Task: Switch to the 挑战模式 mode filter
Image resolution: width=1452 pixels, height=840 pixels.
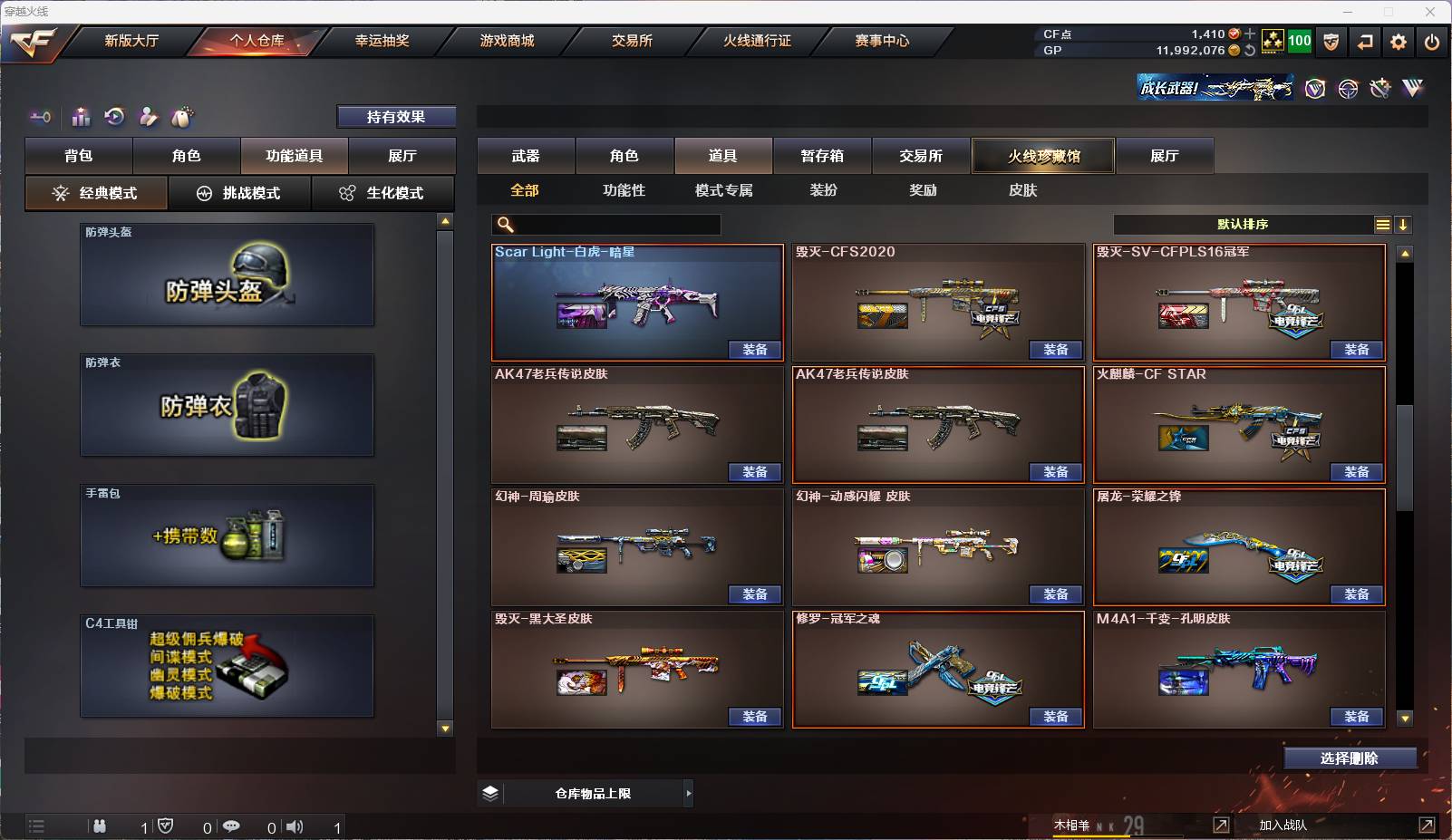Action: coord(239,193)
